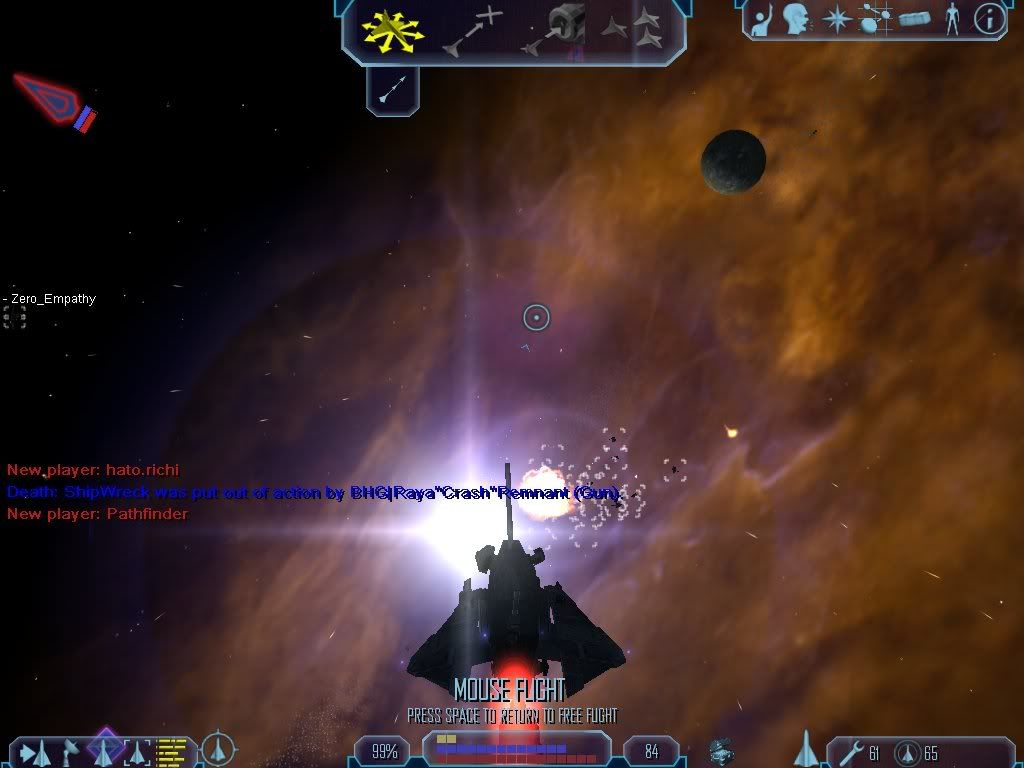Open the raised-hand request icon

(762, 18)
